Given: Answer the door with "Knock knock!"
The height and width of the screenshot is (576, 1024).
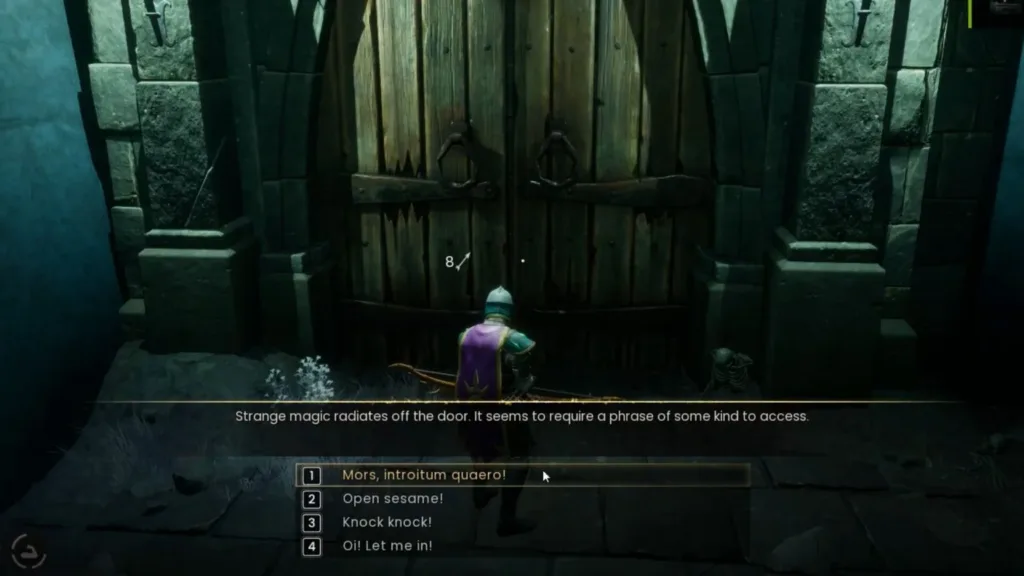Looking at the screenshot, I should [x=387, y=523].
